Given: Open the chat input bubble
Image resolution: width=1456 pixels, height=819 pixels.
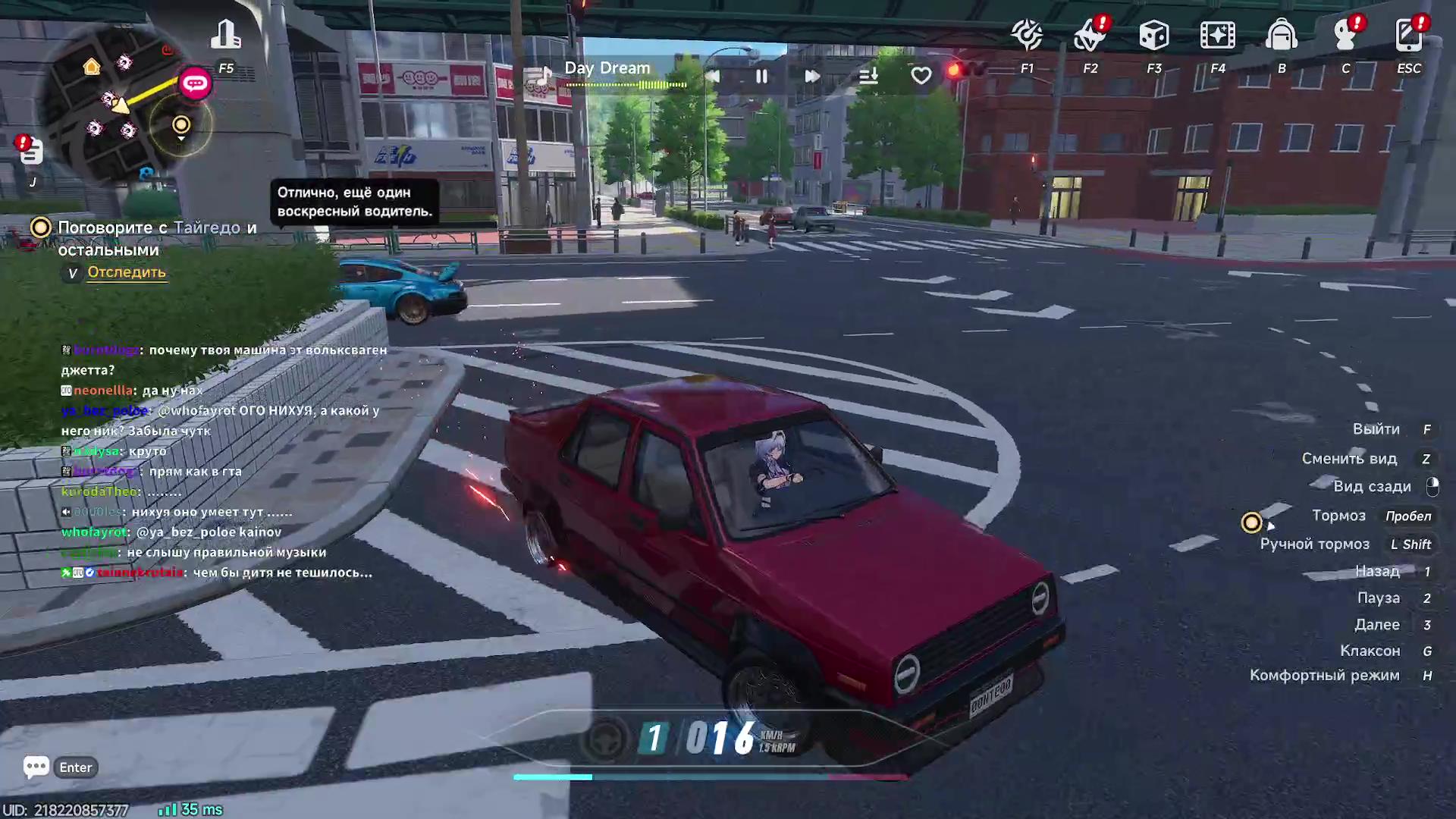Looking at the screenshot, I should (x=36, y=767).
